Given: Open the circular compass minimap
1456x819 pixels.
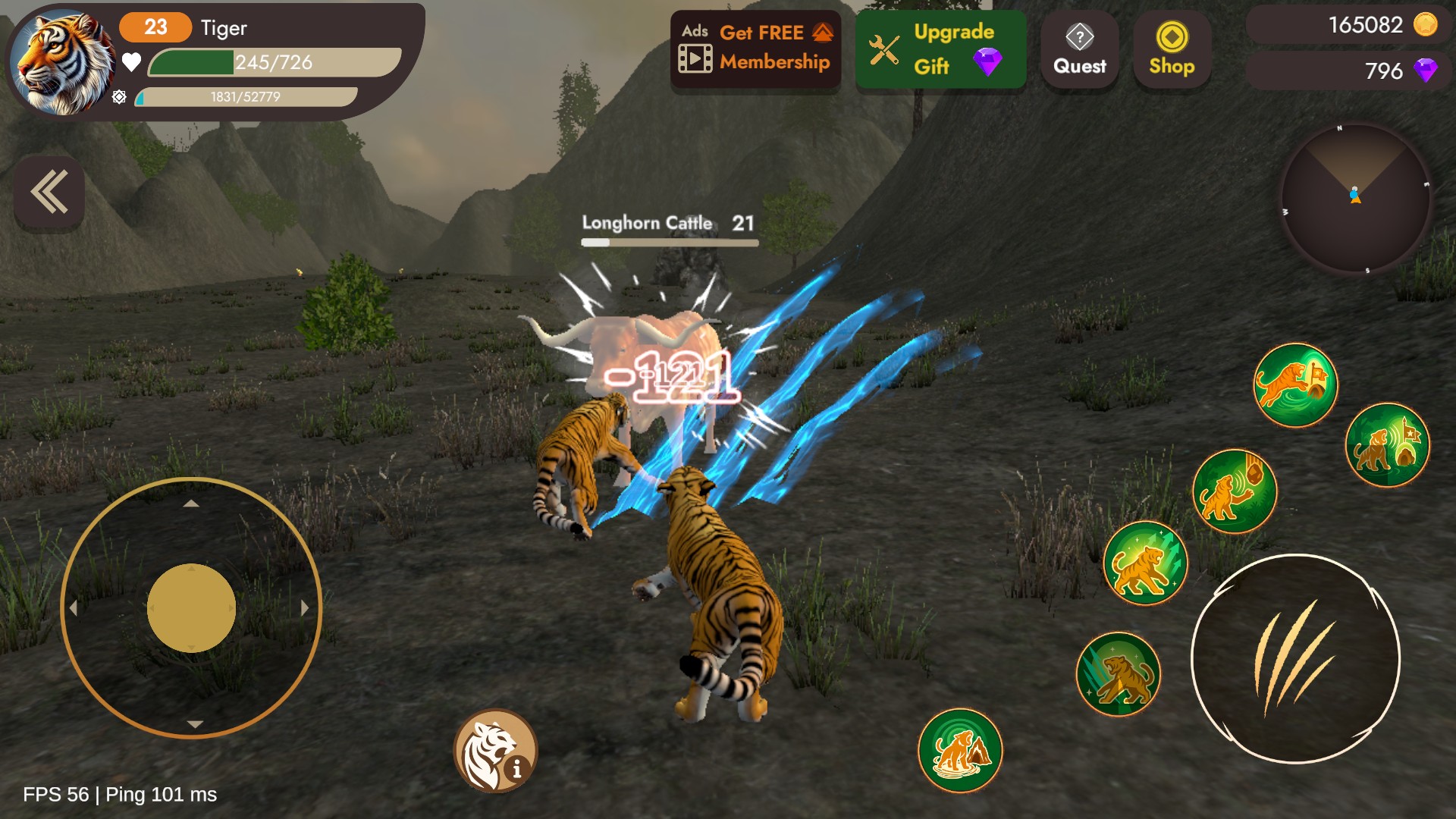Looking at the screenshot, I should [x=1355, y=197].
